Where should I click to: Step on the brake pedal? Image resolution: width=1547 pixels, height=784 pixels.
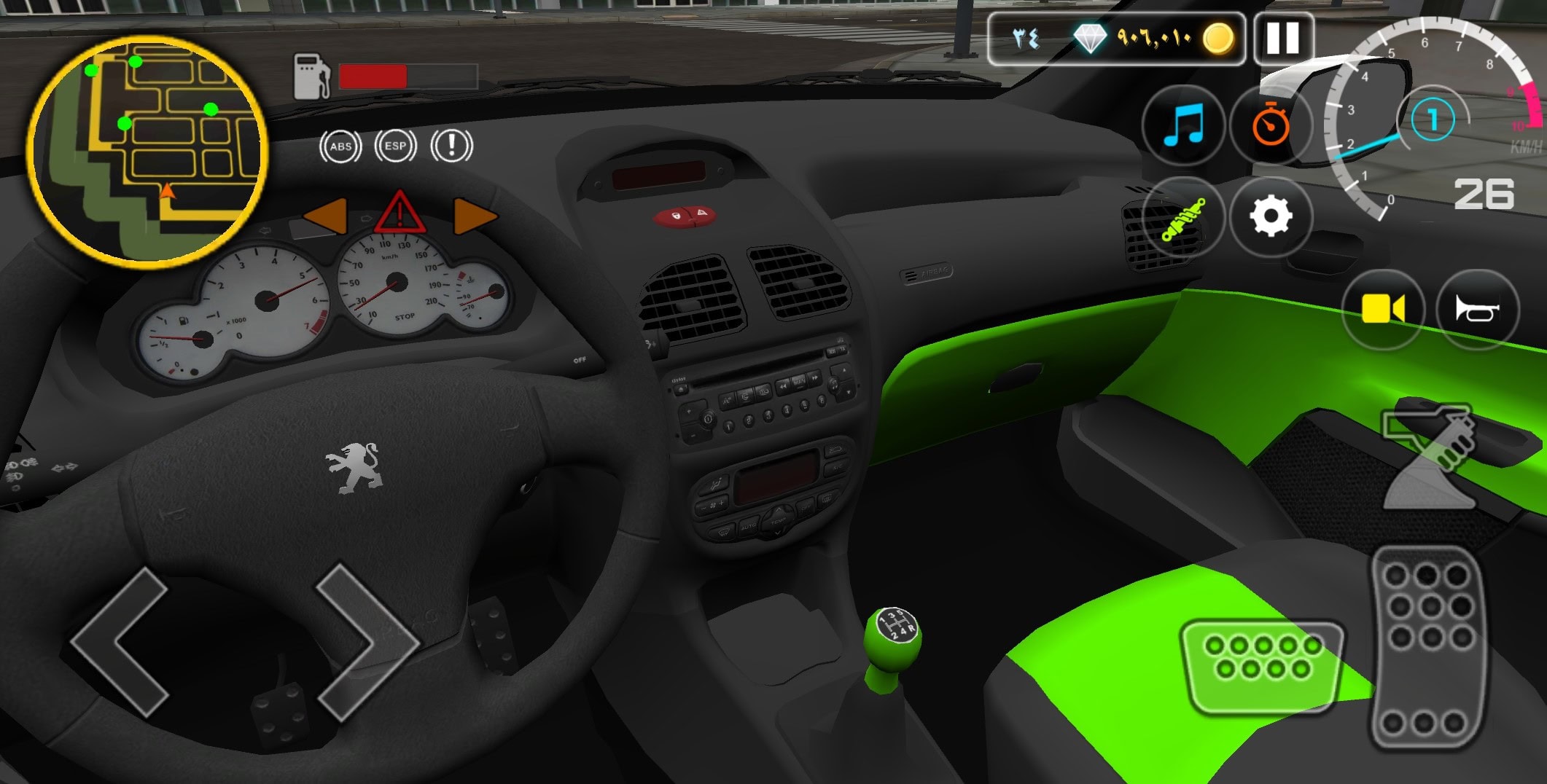point(1262,665)
